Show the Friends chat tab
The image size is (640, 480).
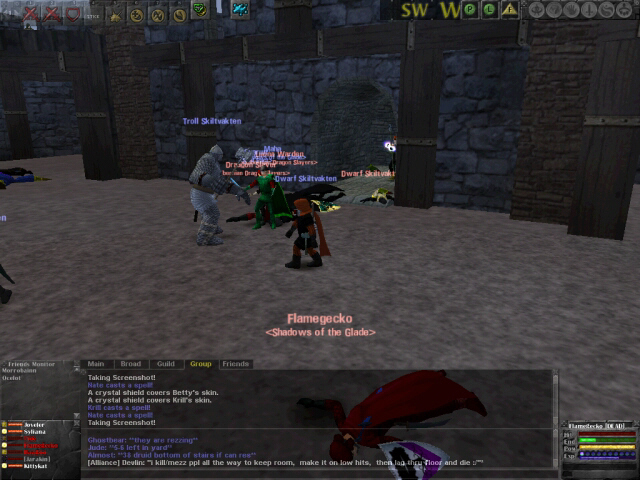coord(235,364)
